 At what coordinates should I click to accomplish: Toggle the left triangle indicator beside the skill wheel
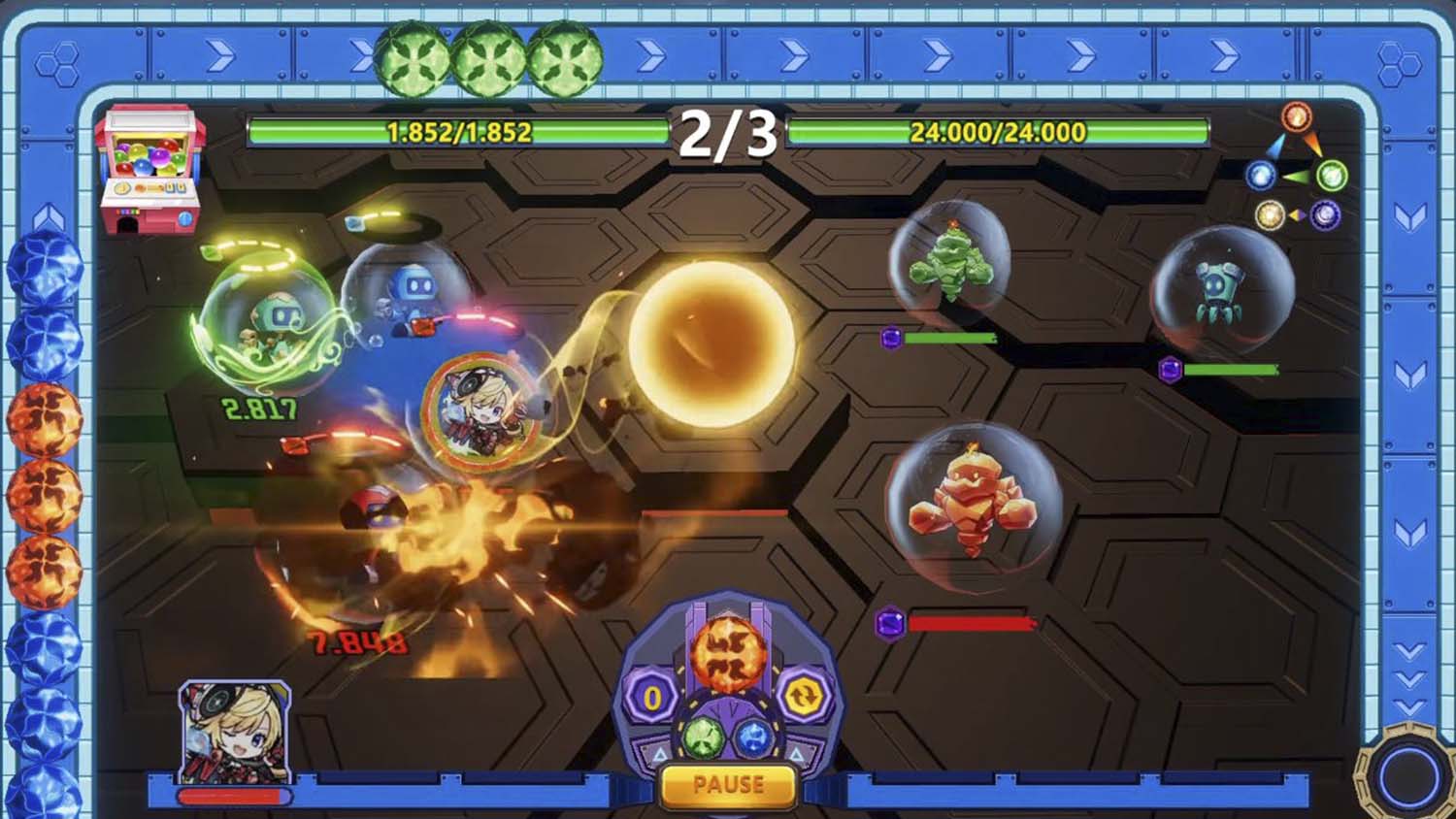click(x=661, y=754)
